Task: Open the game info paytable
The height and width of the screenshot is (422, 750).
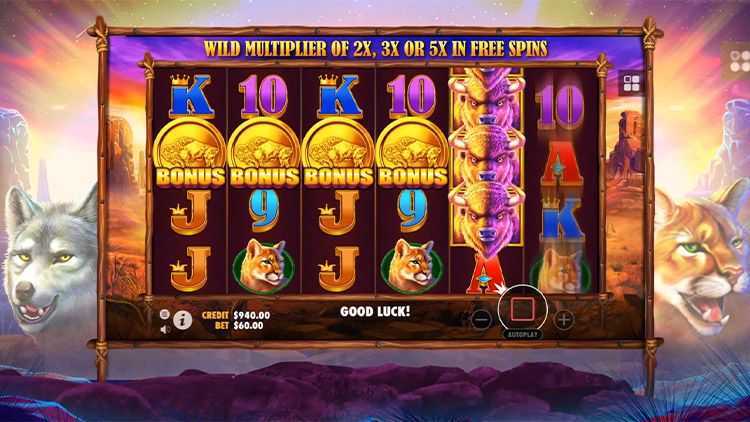Action: (x=183, y=320)
